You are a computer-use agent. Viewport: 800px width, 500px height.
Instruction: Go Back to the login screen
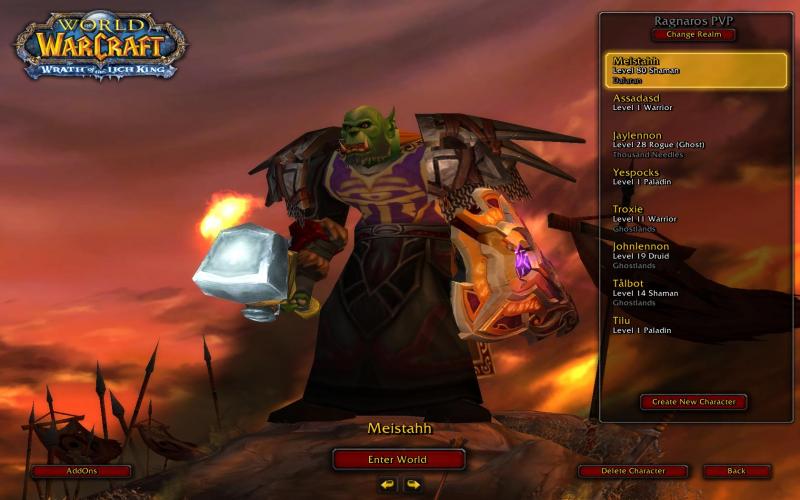[737, 471]
